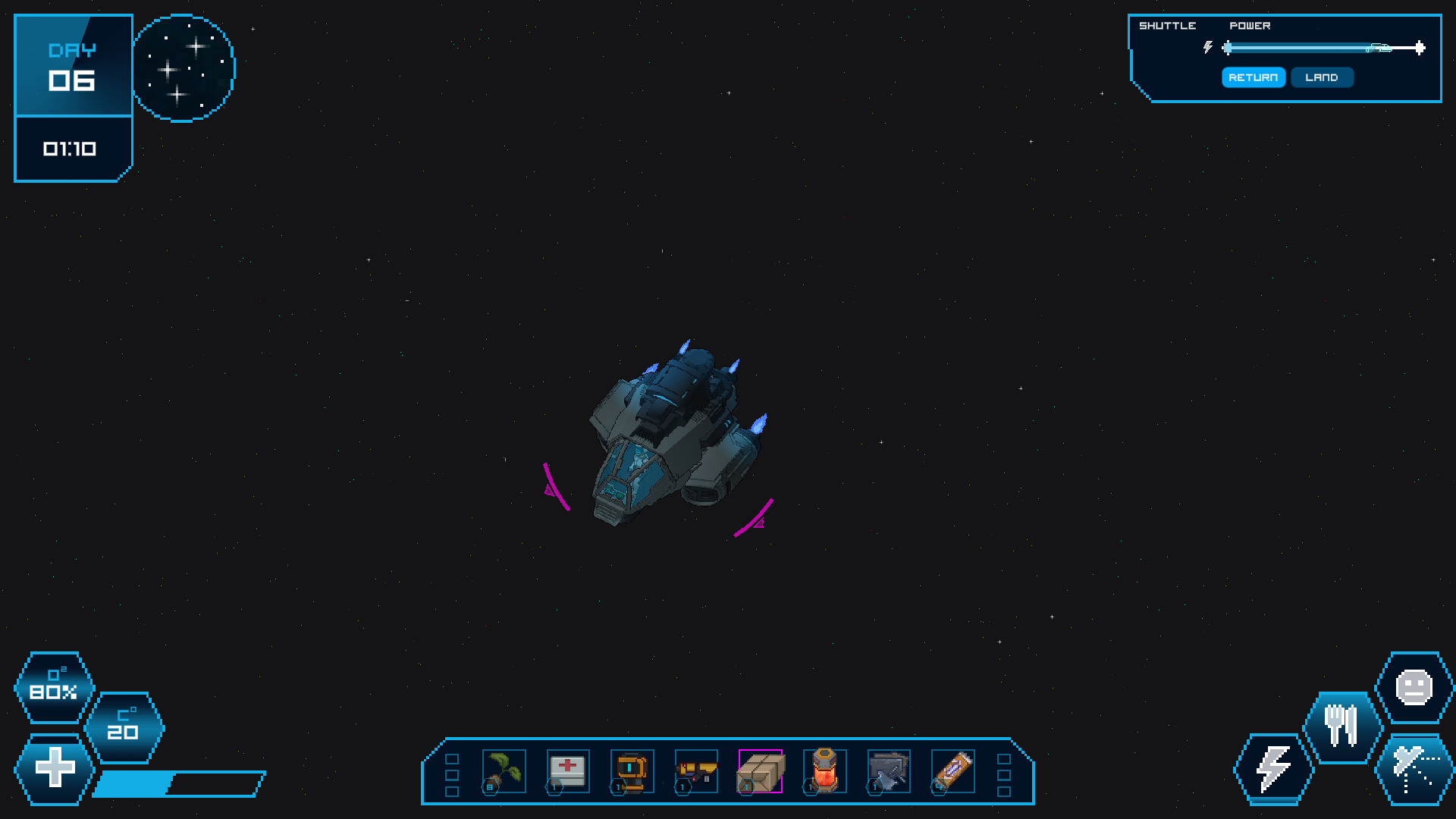This screenshot has height=819, width=1456.
Task: Adjust the shuttle power slider
Action: [x=1323, y=47]
